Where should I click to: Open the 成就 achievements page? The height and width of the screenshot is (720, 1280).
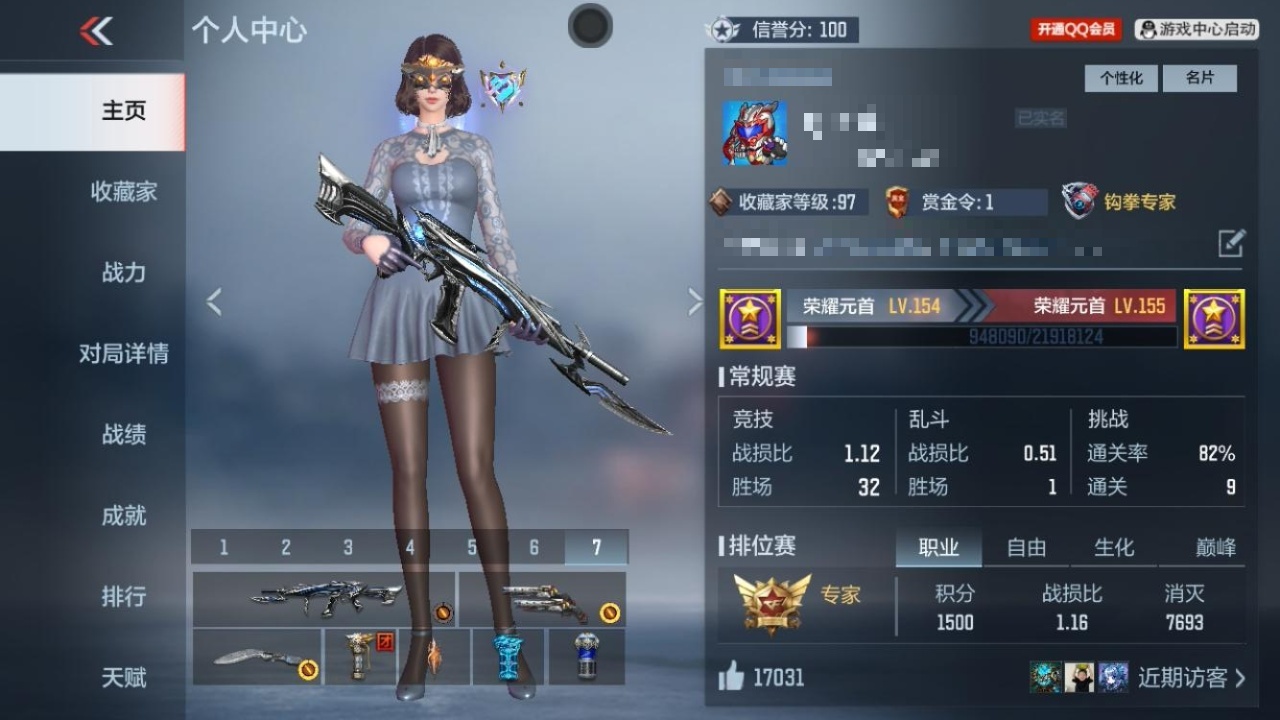click(123, 515)
